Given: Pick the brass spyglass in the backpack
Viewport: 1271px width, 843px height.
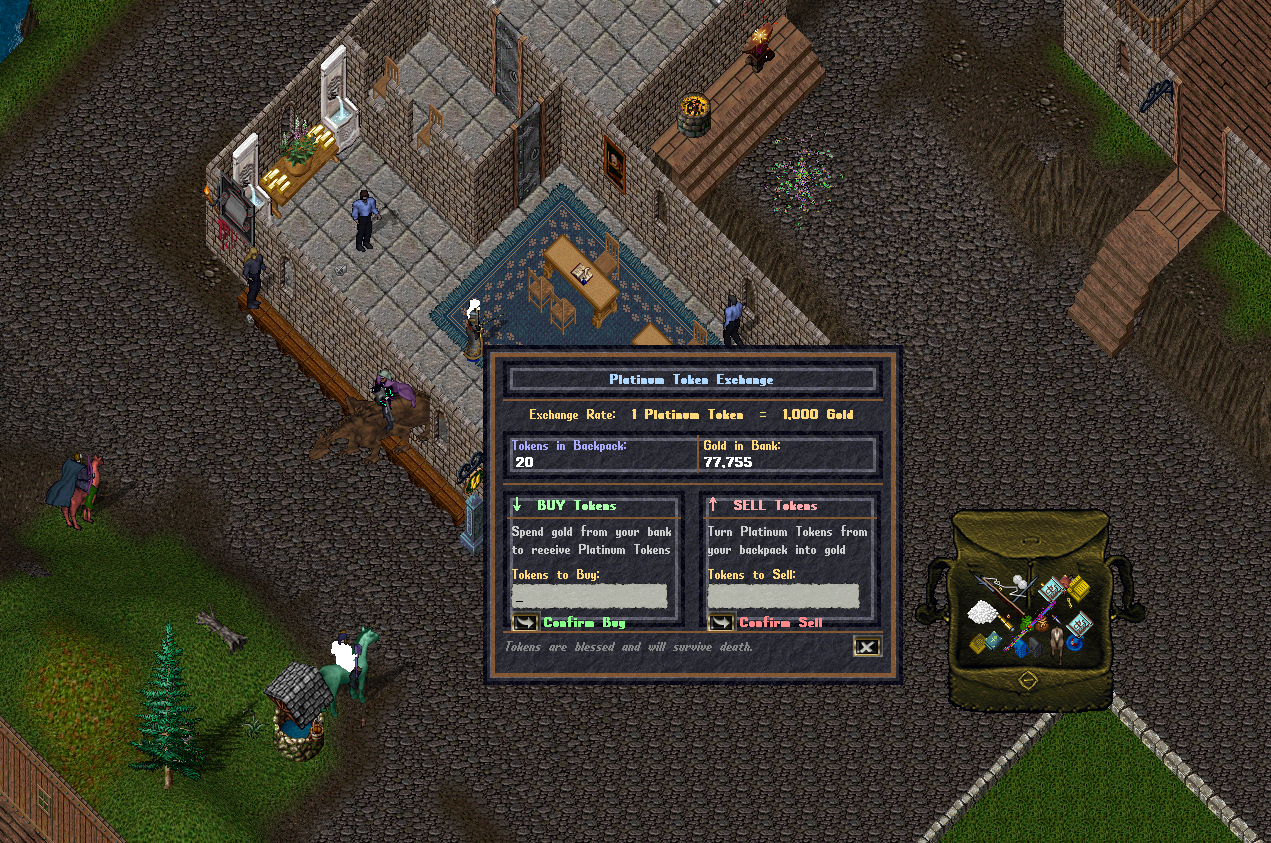Looking at the screenshot, I should click(1006, 622).
